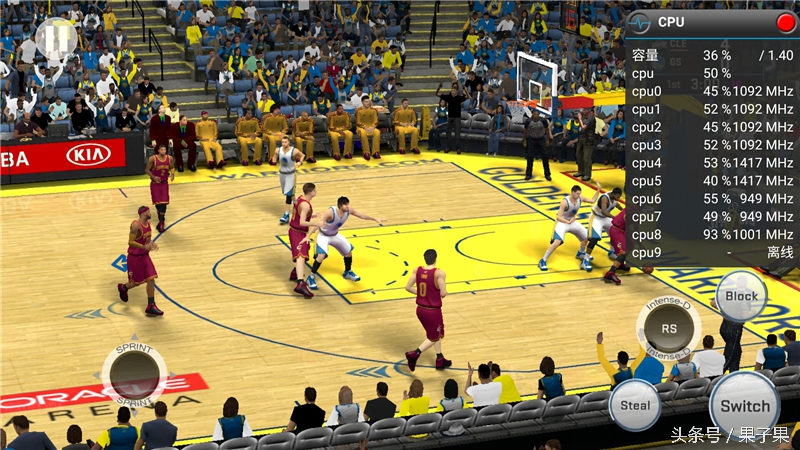Tap the Switch player button
Viewport: 800px width, 450px height.
click(x=745, y=405)
